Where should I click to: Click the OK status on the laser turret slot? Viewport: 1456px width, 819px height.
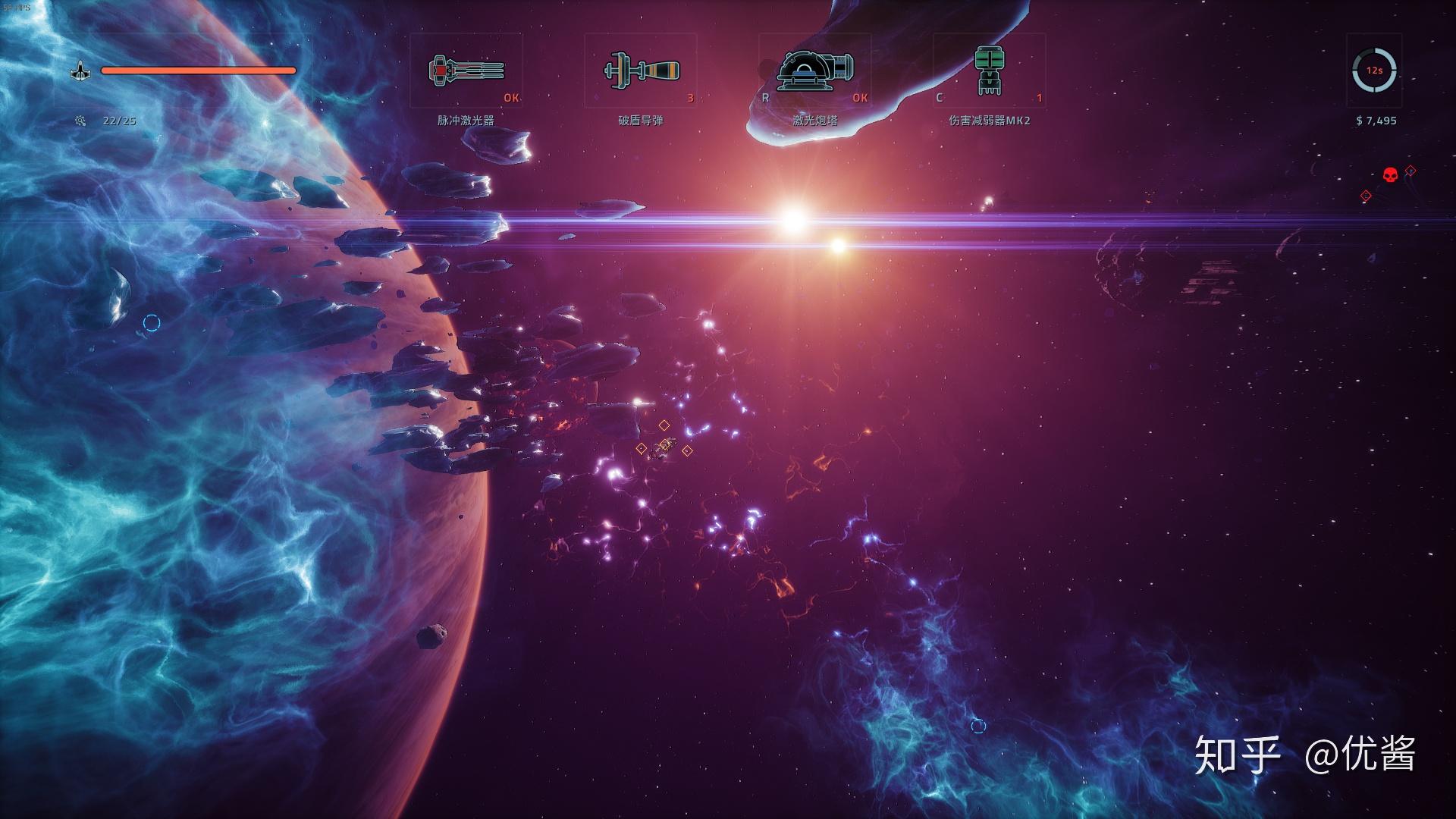[x=861, y=97]
